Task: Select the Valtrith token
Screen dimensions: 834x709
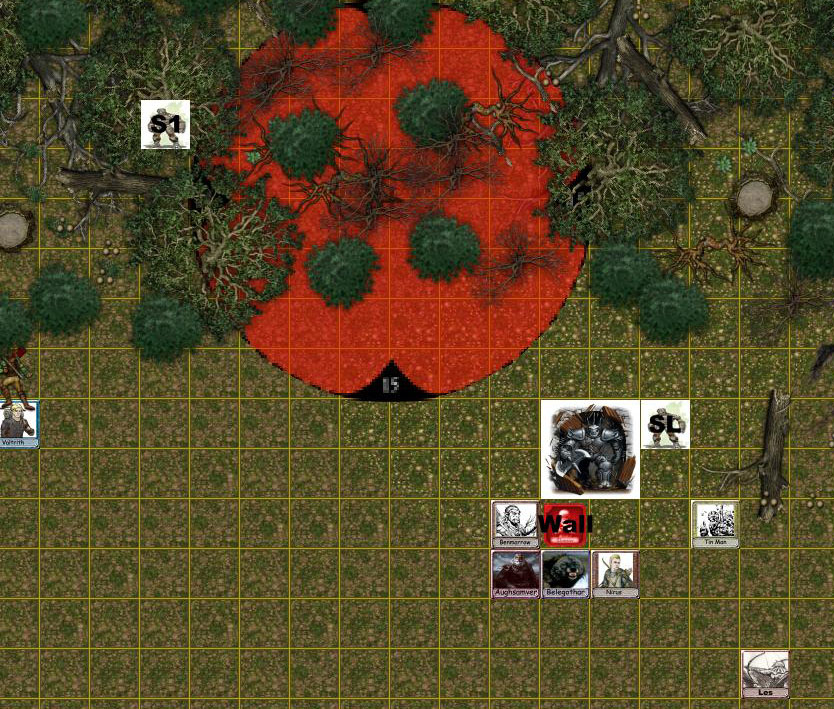Action: coord(18,424)
